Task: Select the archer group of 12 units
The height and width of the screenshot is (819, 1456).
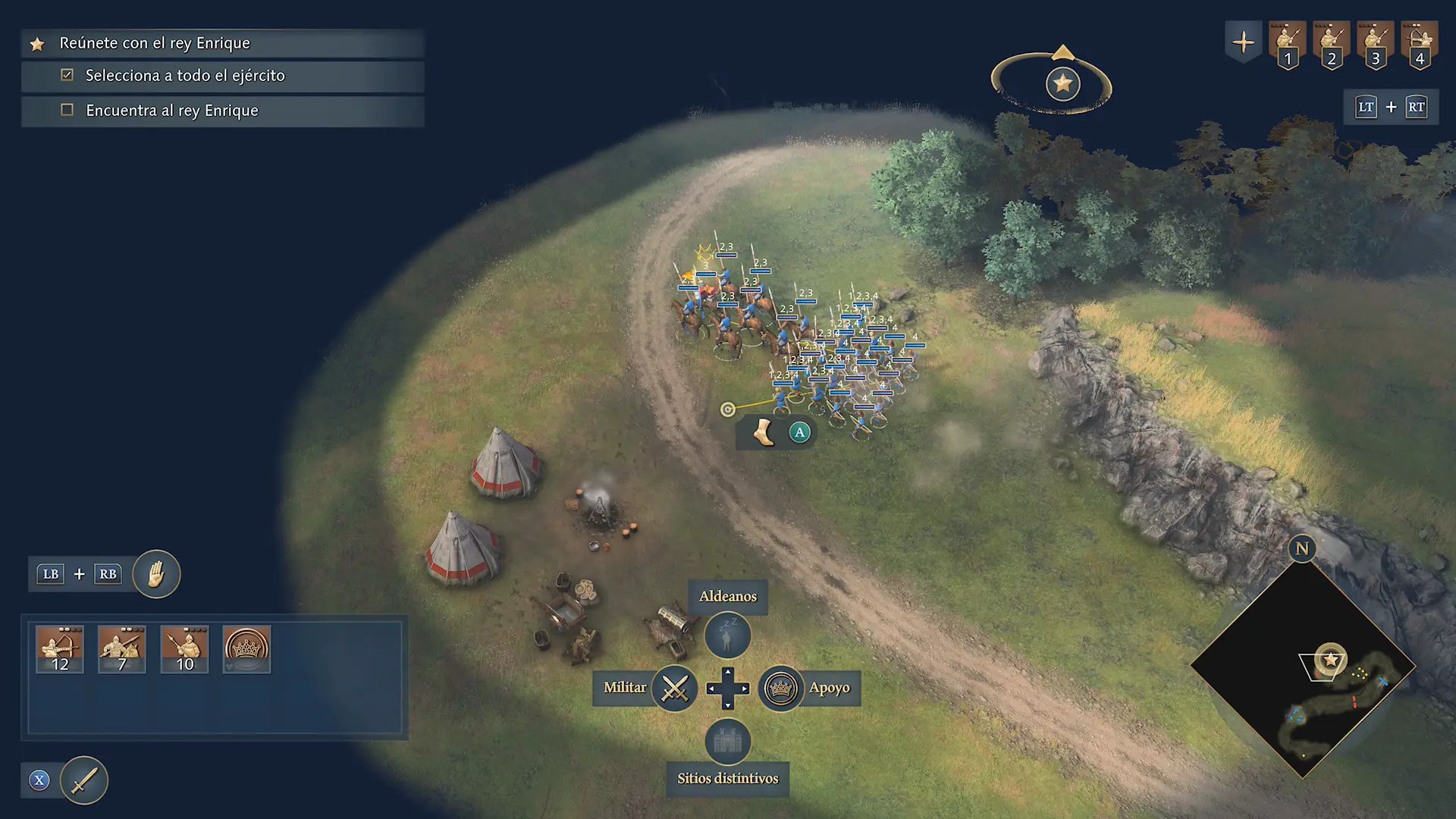Action: 60,649
